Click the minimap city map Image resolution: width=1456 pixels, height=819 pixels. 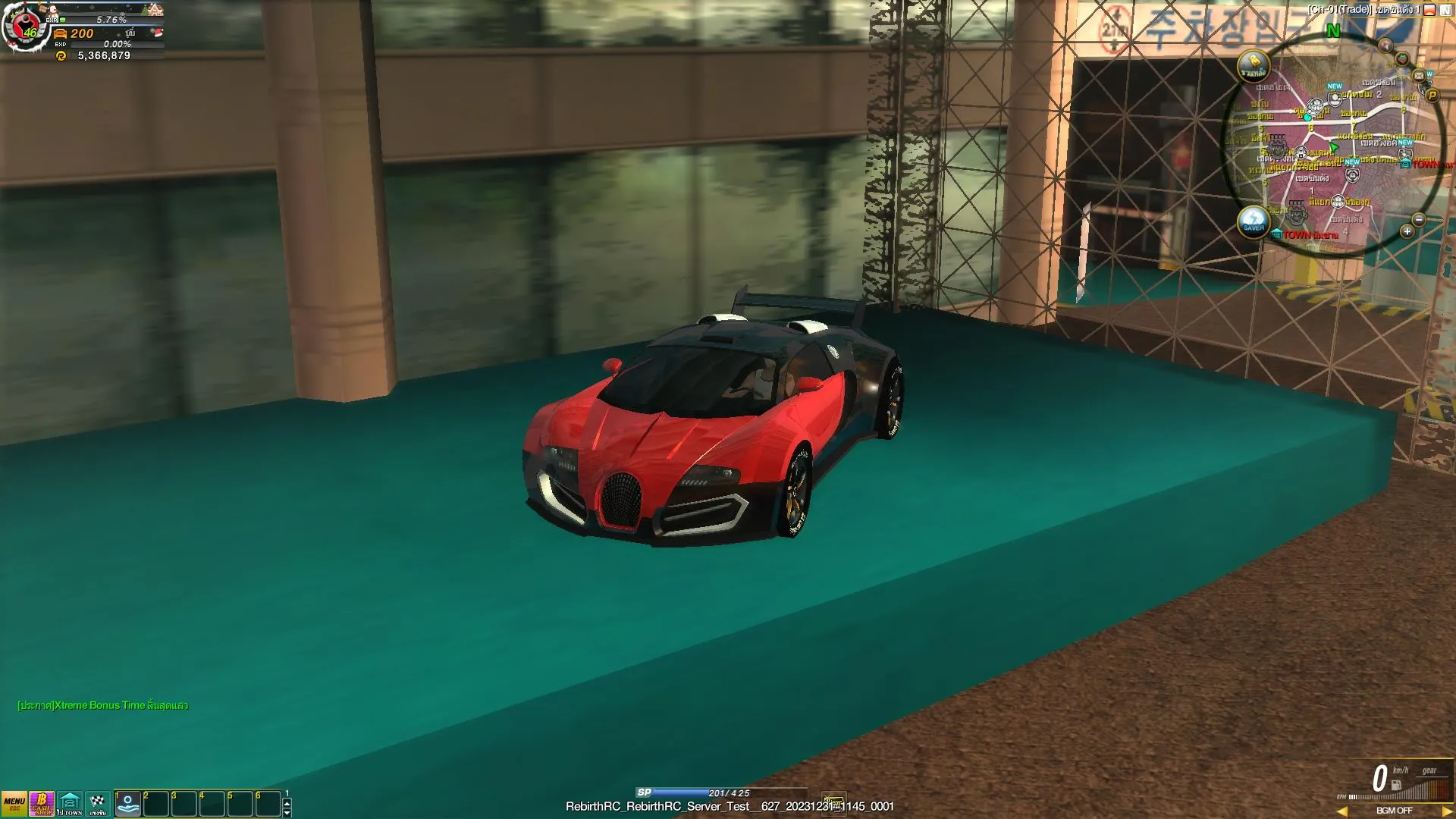[x=1335, y=152]
